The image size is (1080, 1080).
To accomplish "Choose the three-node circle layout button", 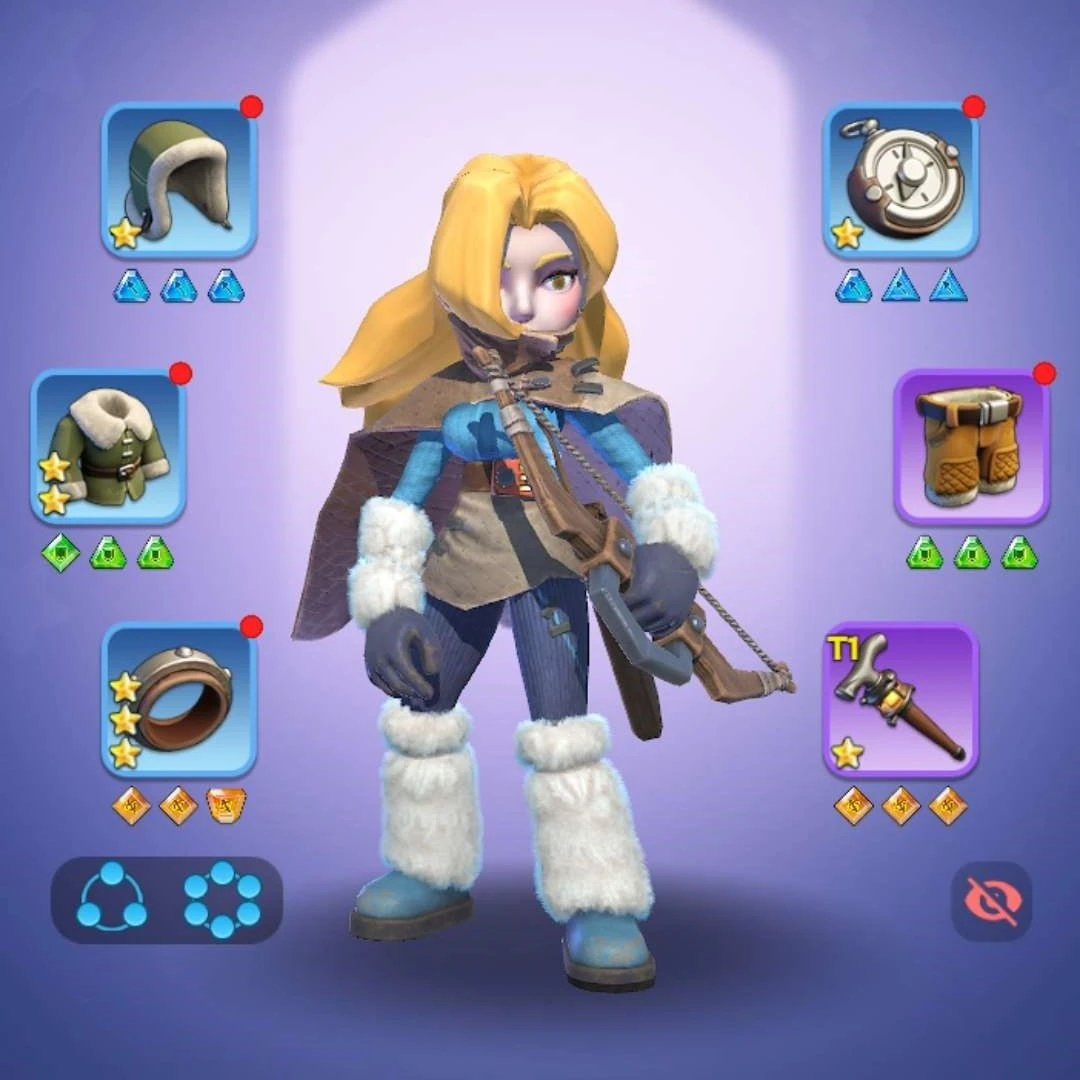I will pos(112,899).
